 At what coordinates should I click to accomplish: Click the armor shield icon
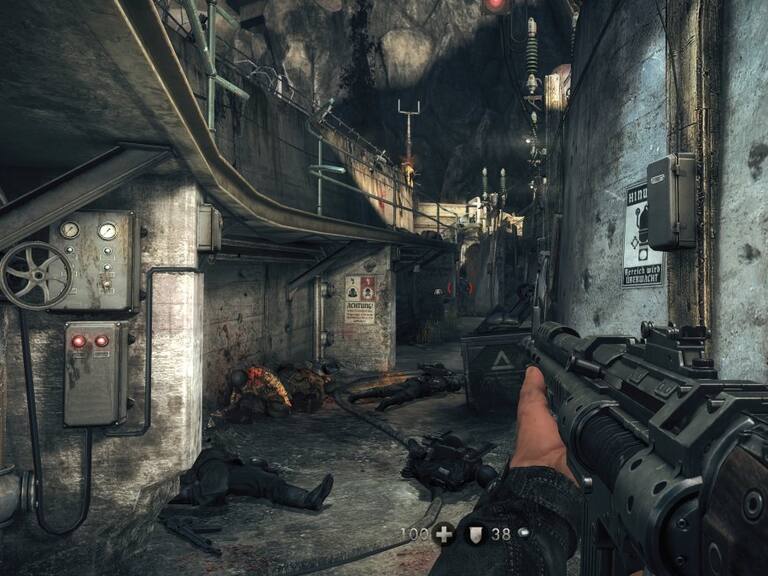(x=476, y=534)
